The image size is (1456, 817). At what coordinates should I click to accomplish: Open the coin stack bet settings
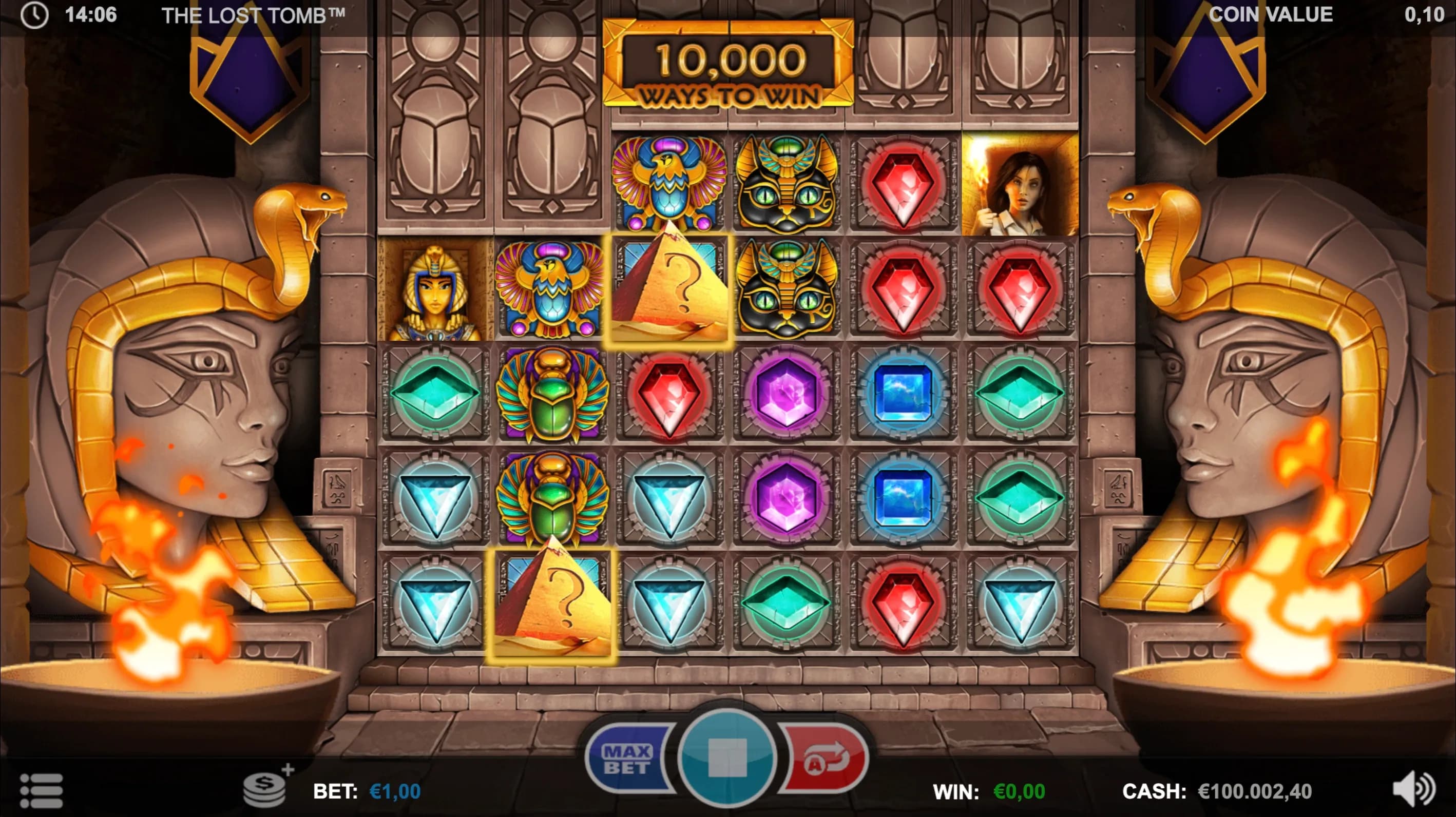coord(265,788)
